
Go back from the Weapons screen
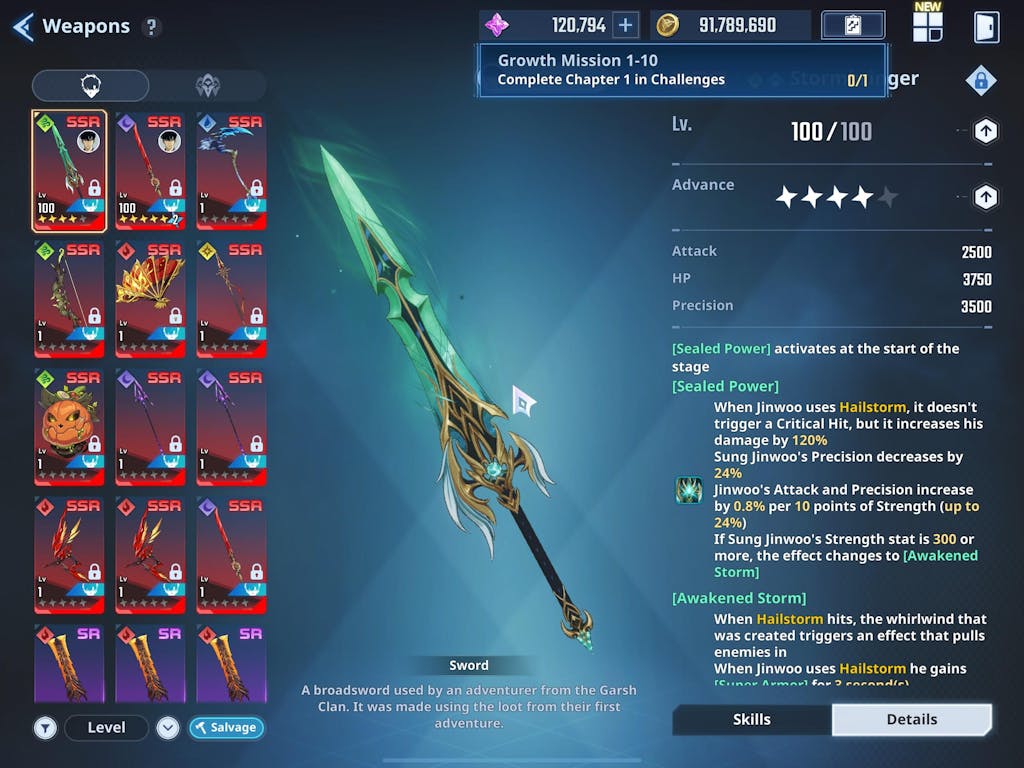[24, 27]
